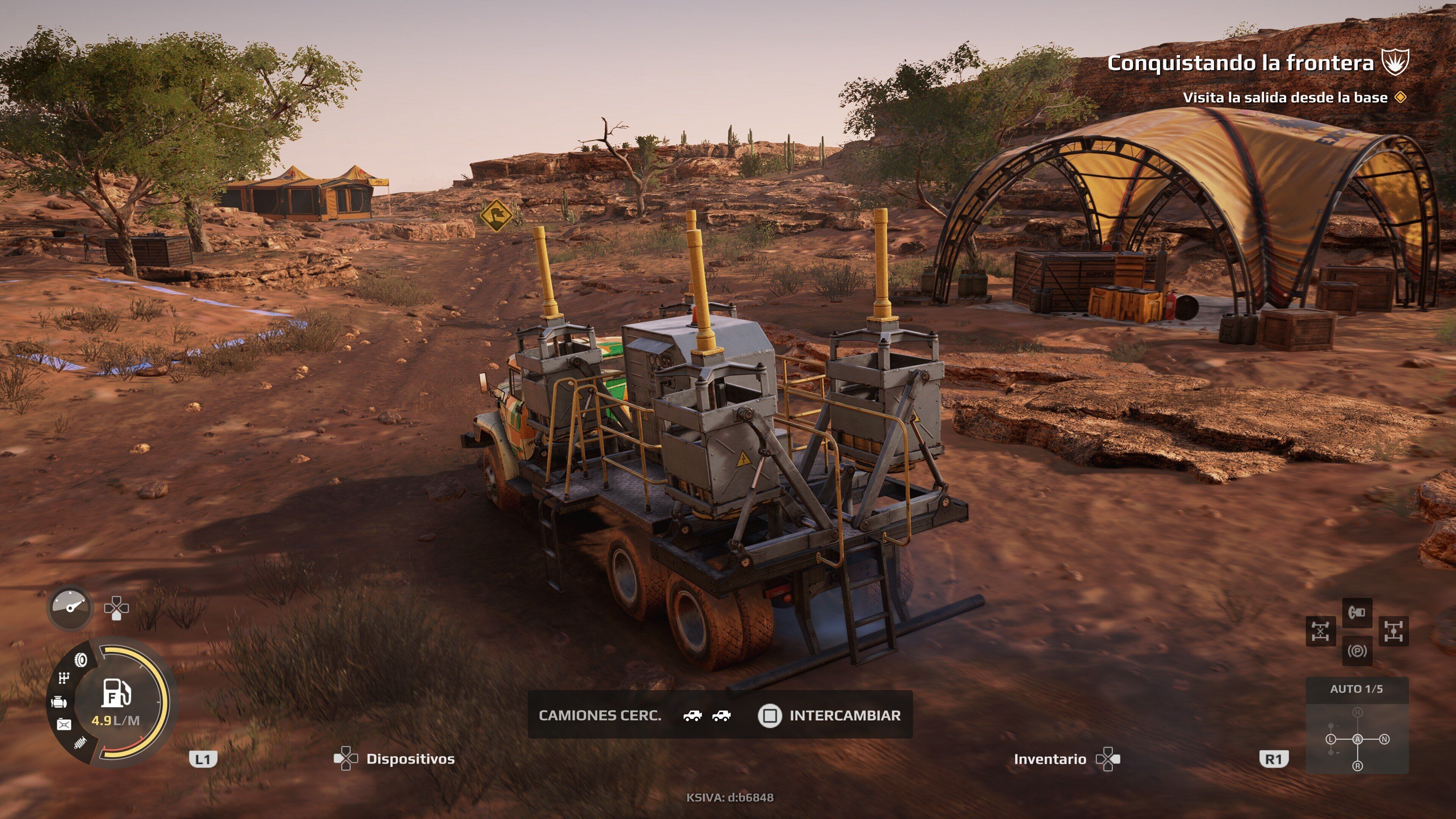This screenshot has height=819, width=1456.
Task: Choose the H high gear
Action: [1357, 713]
